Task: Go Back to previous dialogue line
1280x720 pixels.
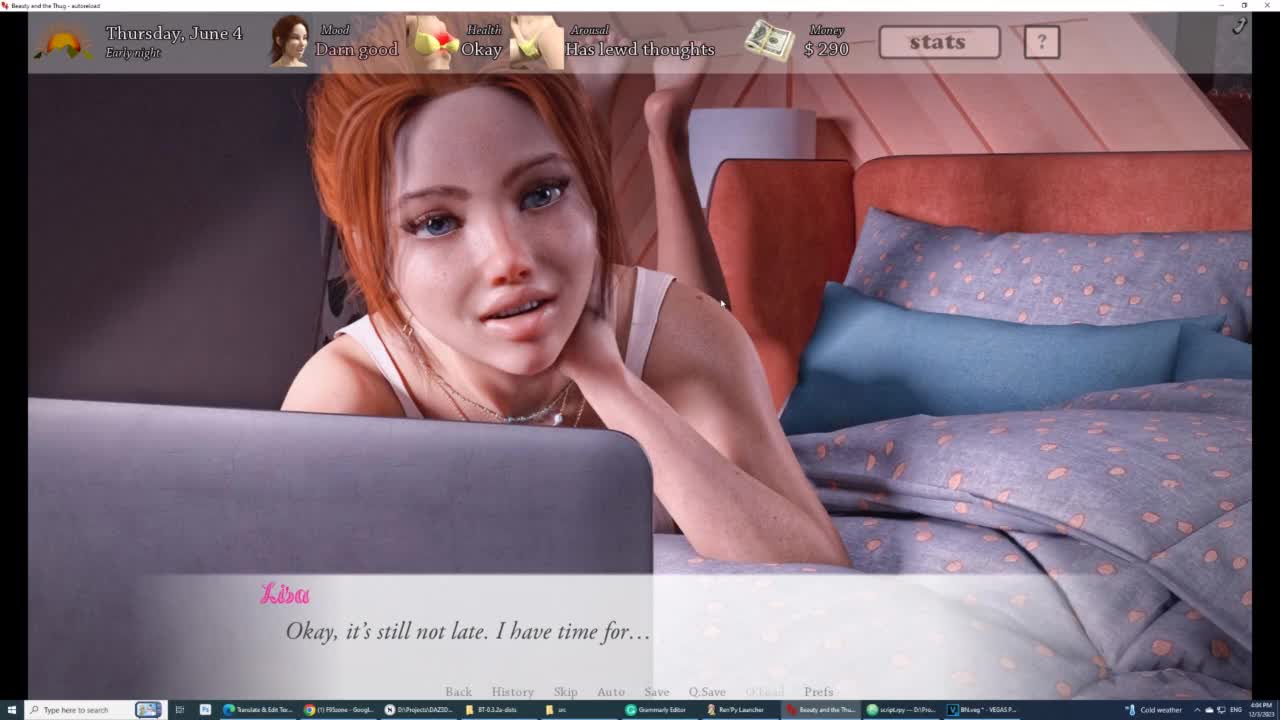Action: (x=458, y=692)
